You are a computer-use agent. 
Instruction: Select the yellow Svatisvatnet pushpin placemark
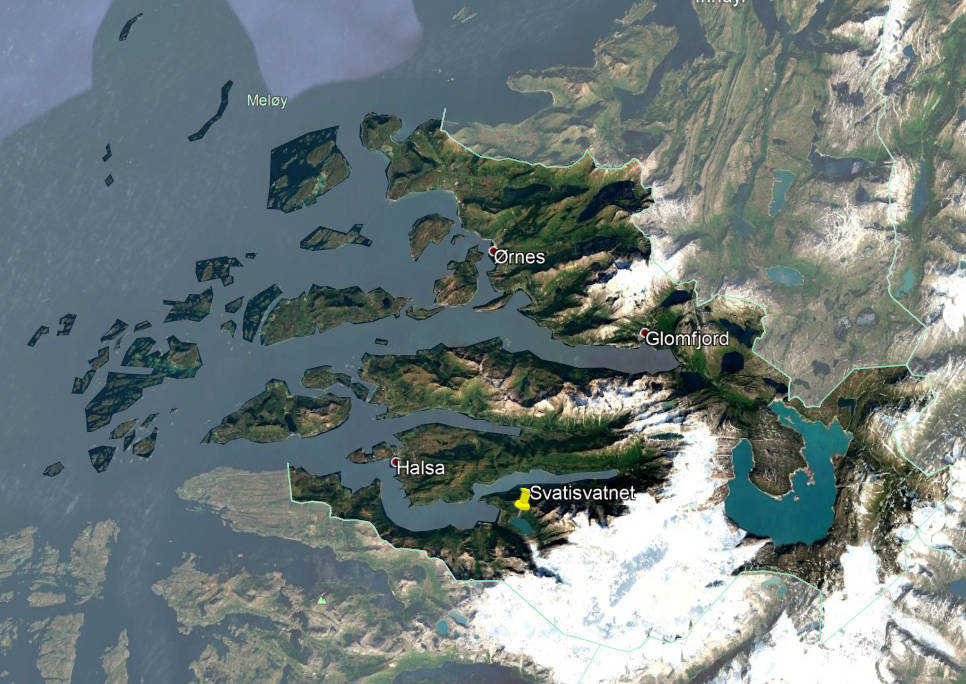pyautogui.click(x=522, y=499)
